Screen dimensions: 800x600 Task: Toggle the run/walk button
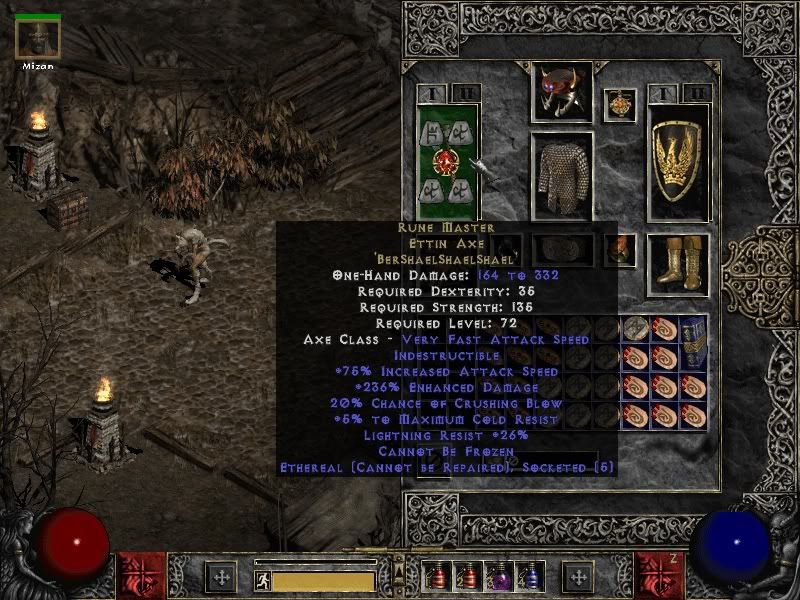coord(262,579)
